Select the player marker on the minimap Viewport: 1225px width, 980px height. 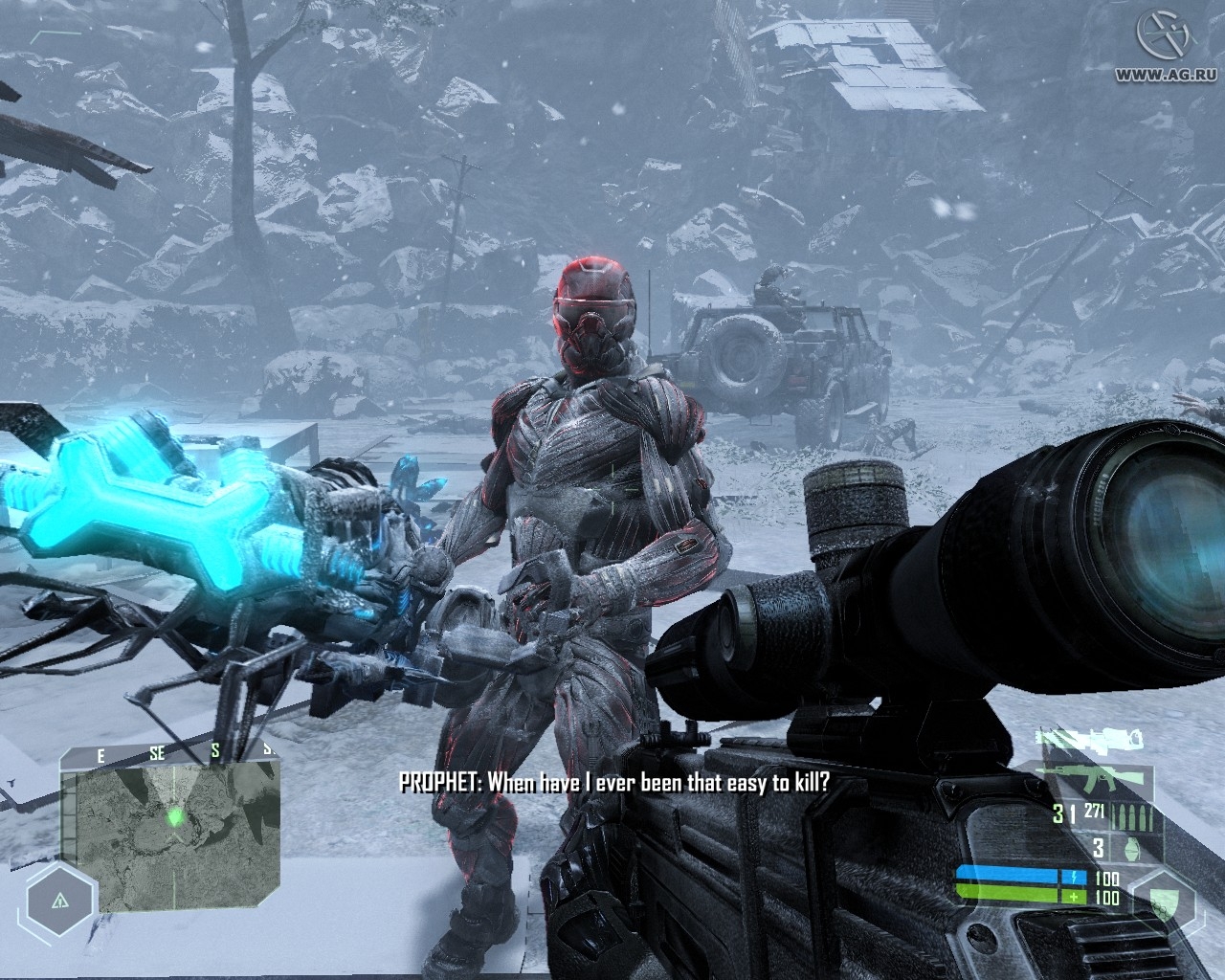point(174,816)
